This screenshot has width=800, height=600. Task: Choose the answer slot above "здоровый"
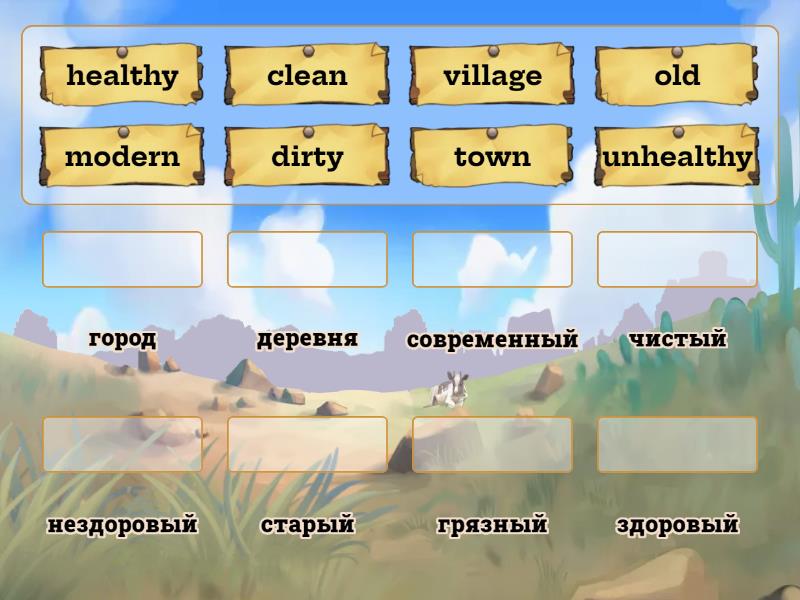pos(677,444)
